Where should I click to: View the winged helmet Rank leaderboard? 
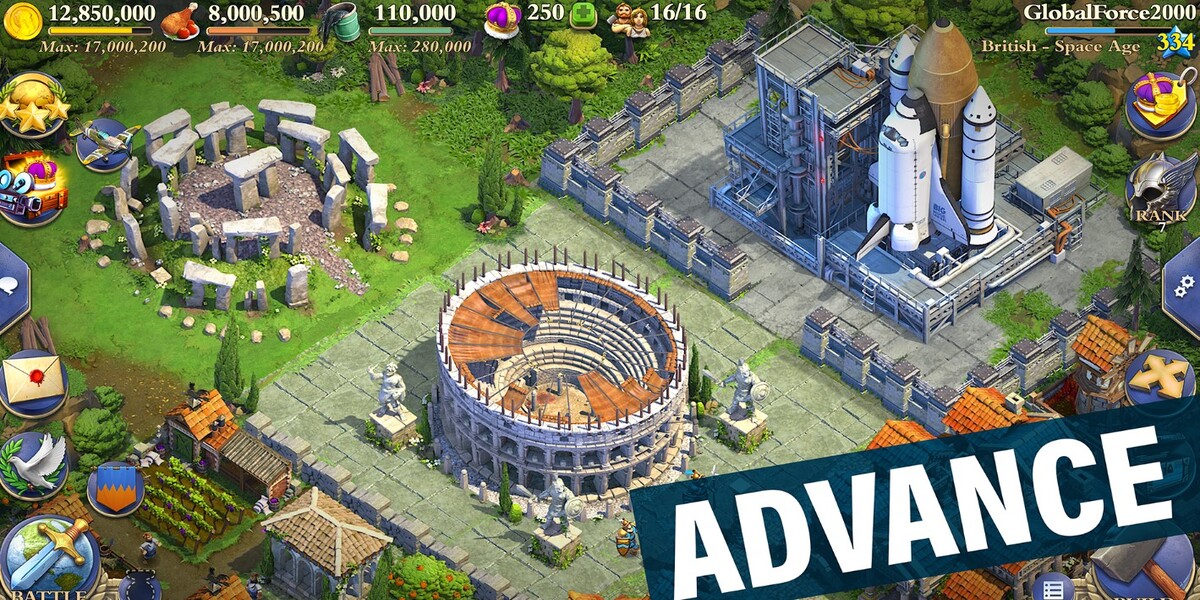pyautogui.click(x=1161, y=190)
